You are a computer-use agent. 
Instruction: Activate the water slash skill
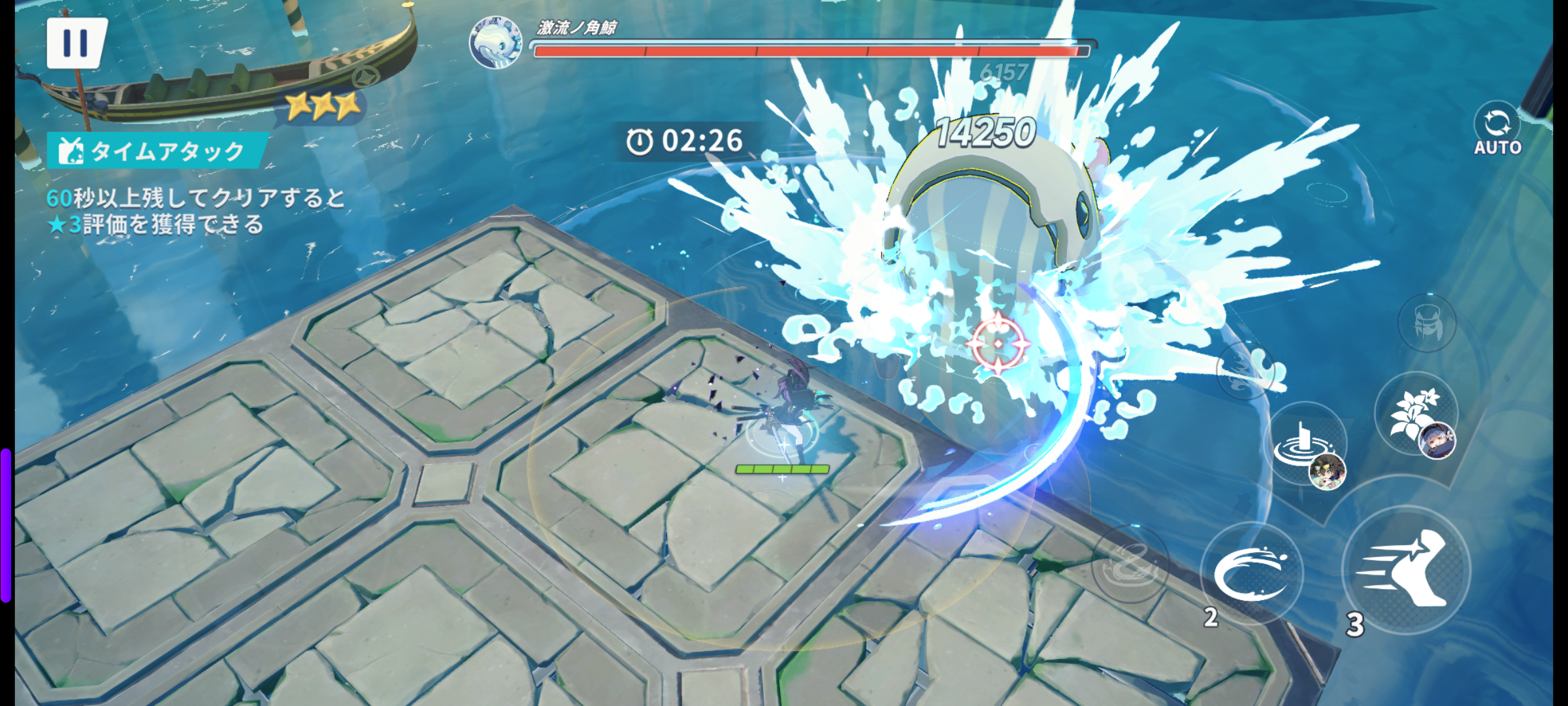[x=1251, y=573]
